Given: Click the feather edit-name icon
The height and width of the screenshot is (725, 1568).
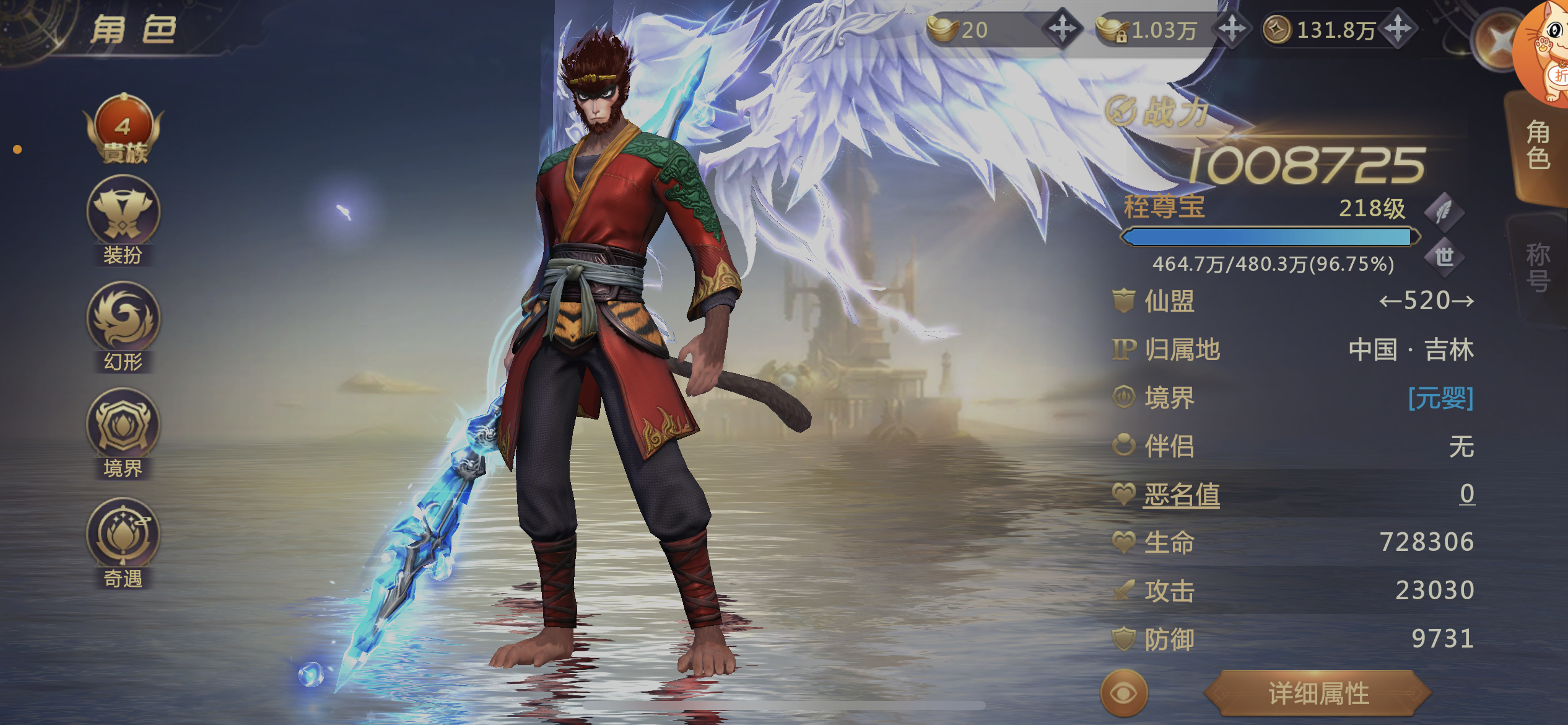Looking at the screenshot, I should click(x=1444, y=212).
